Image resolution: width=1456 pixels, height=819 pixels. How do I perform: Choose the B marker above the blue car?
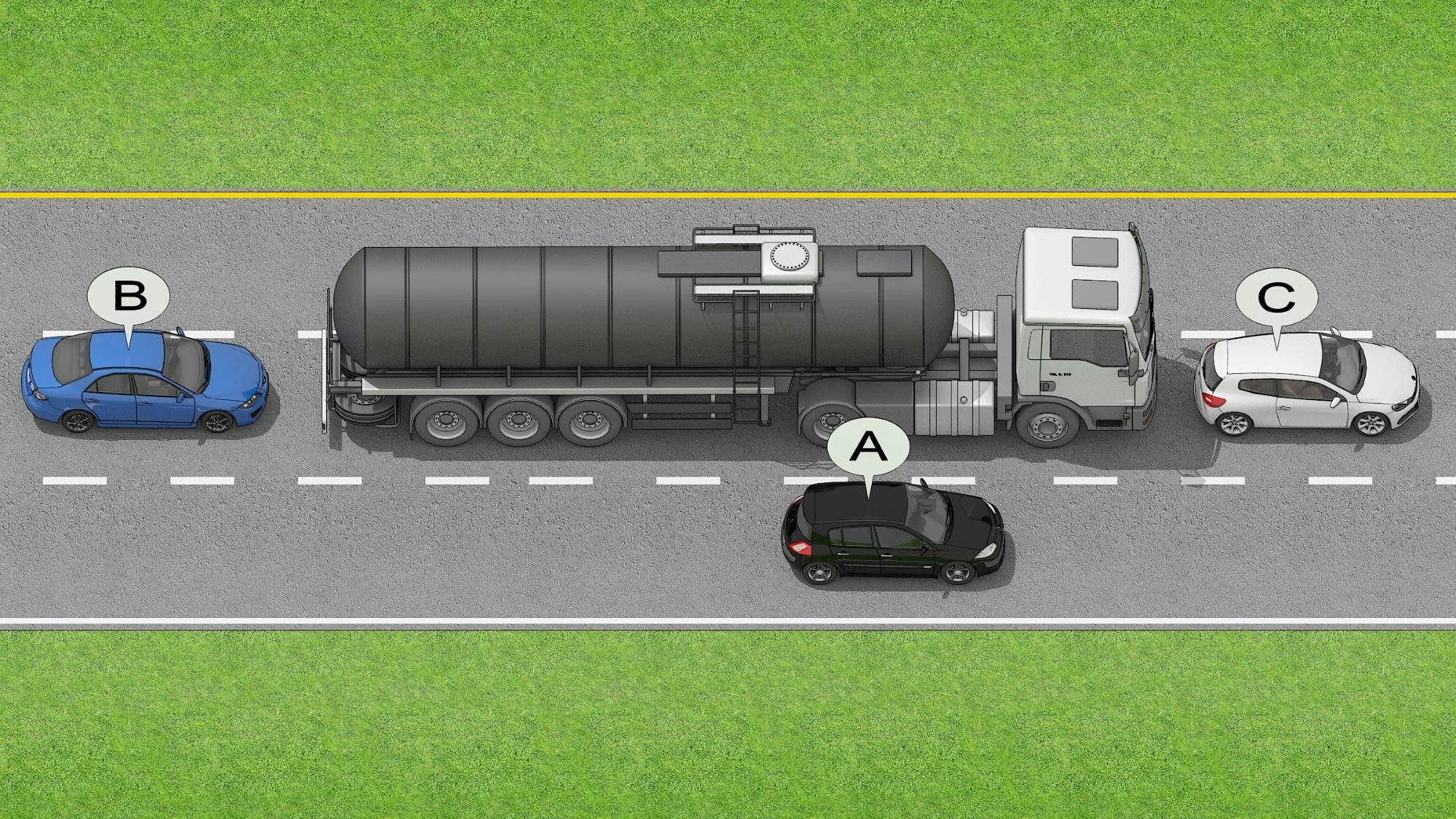(x=129, y=297)
